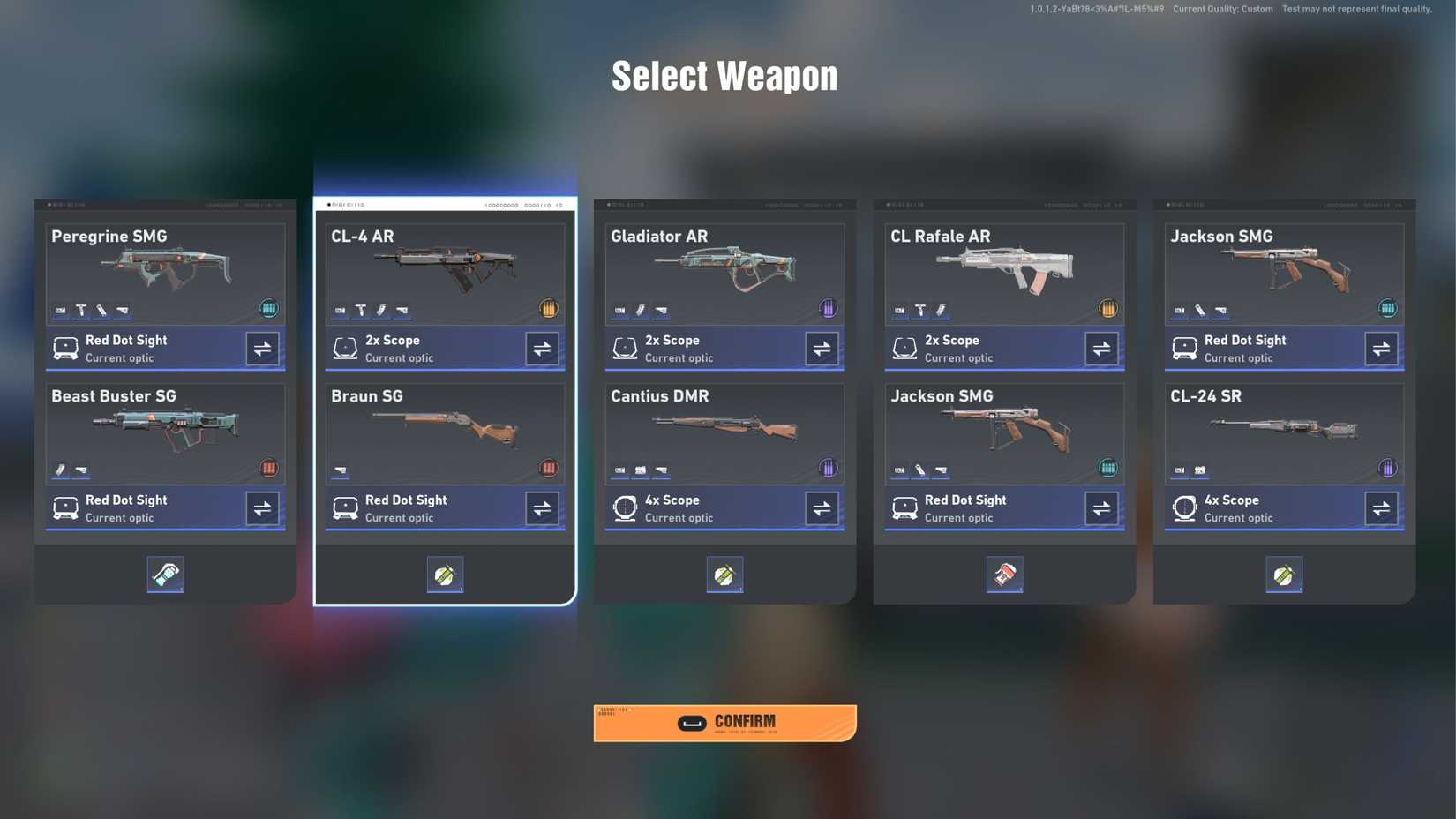Open optic selector for Jackson SMG right column
This screenshot has width=1456, height=819.
click(x=1381, y=348)
